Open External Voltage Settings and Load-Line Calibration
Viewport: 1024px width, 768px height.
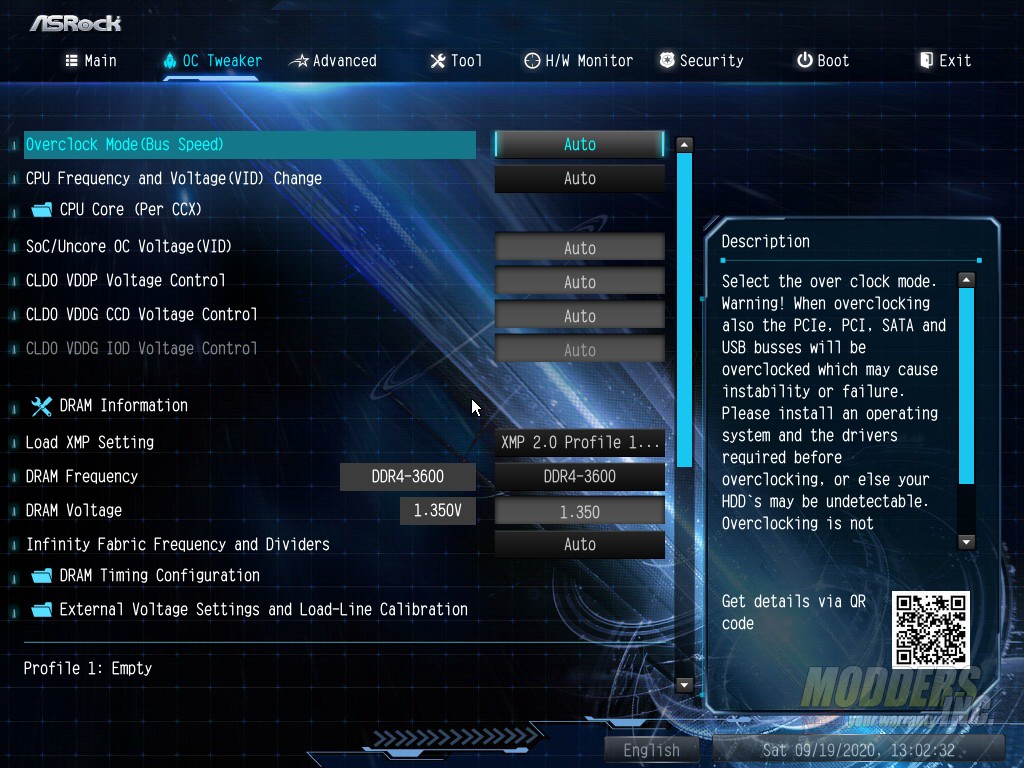click(263, 609)
